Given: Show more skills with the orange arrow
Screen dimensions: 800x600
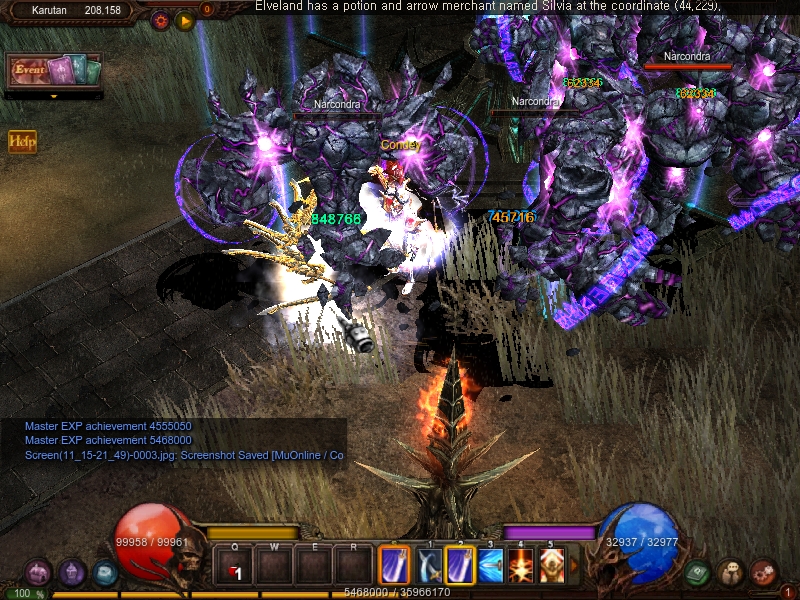Looking at the screenshot, I should coord(573,567).
